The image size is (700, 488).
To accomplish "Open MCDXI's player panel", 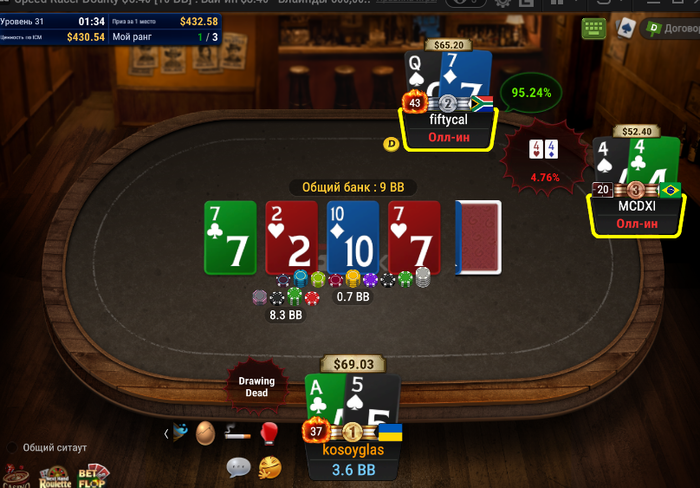I will click(636, 205).
